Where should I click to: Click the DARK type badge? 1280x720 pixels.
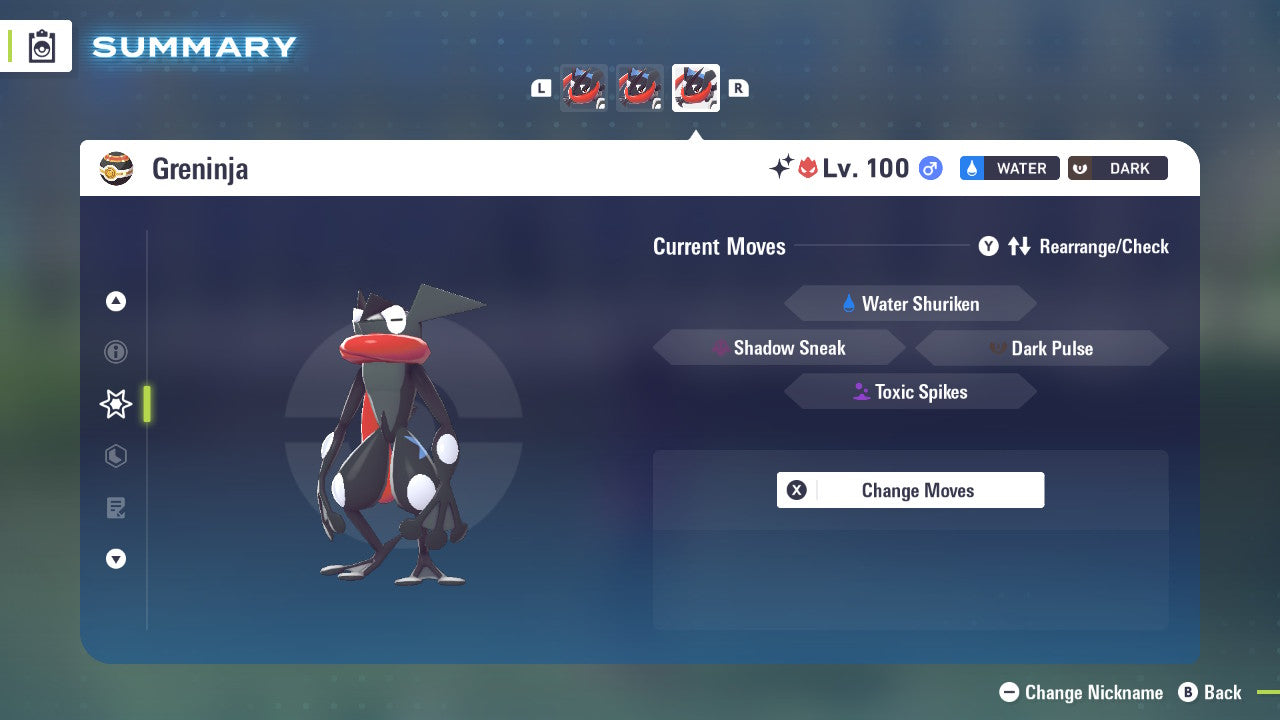1117,168
